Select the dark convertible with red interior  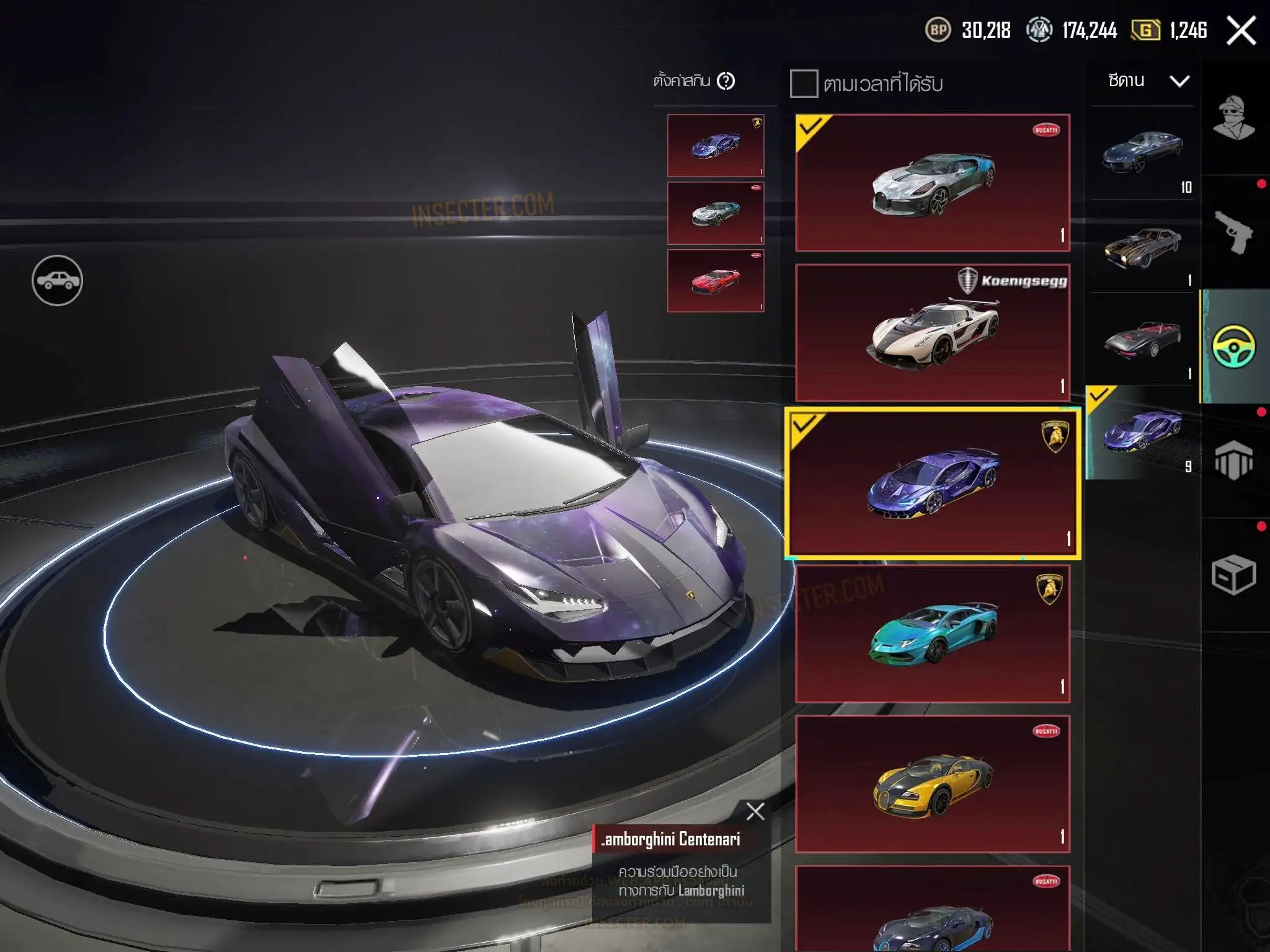tap(1142, 340)
